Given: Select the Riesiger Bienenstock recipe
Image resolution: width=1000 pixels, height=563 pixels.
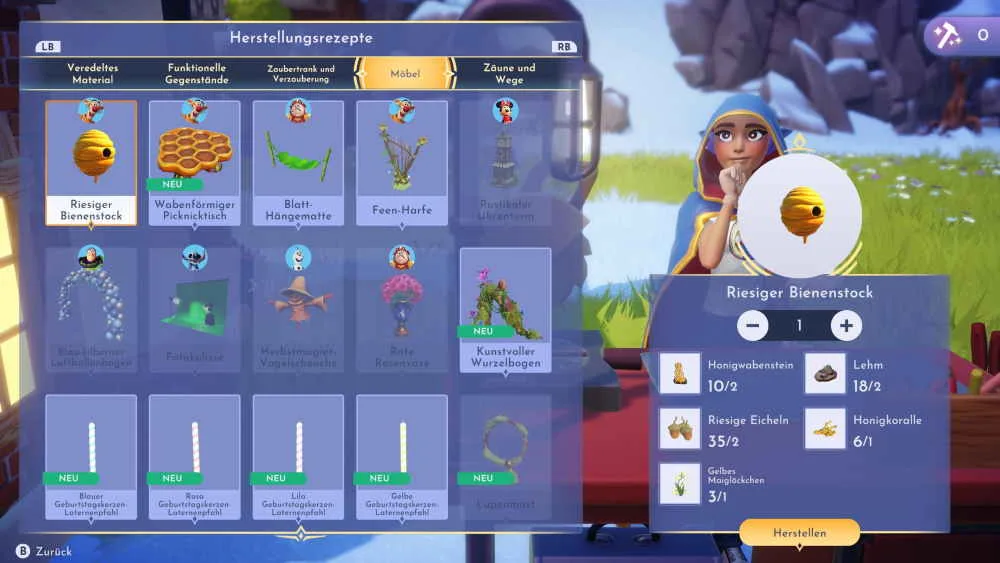Looking at the screenshot, I should tap(91, 162).
